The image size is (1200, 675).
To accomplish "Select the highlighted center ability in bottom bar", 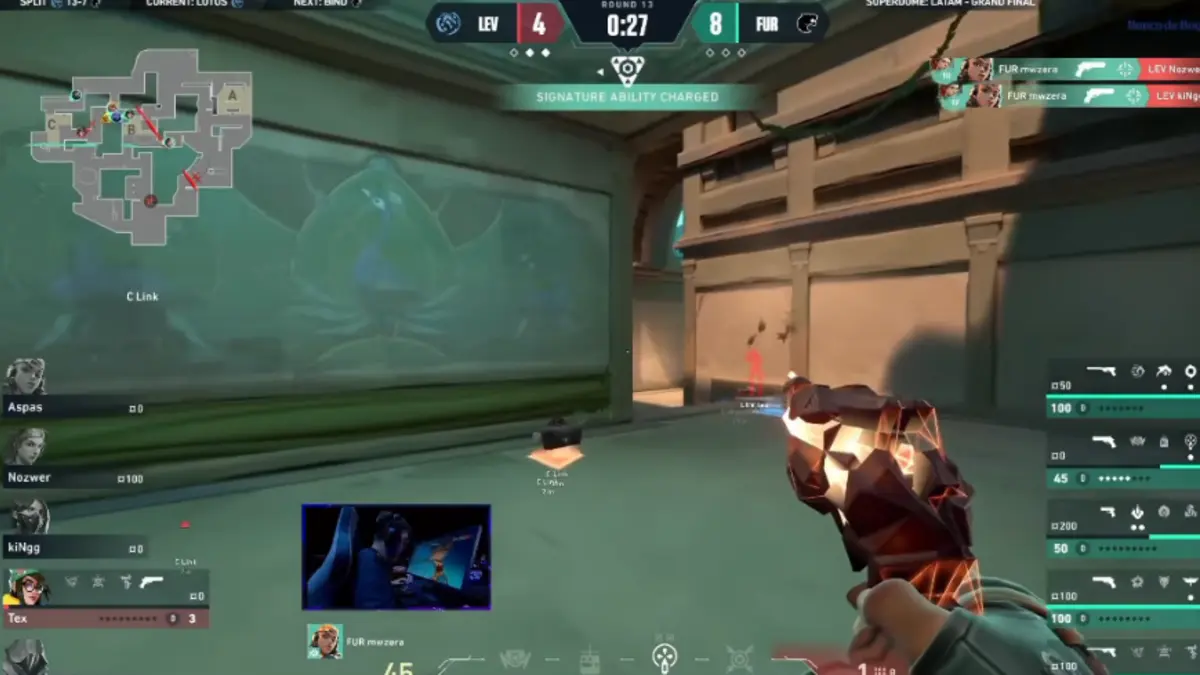I will click(664, 657).
